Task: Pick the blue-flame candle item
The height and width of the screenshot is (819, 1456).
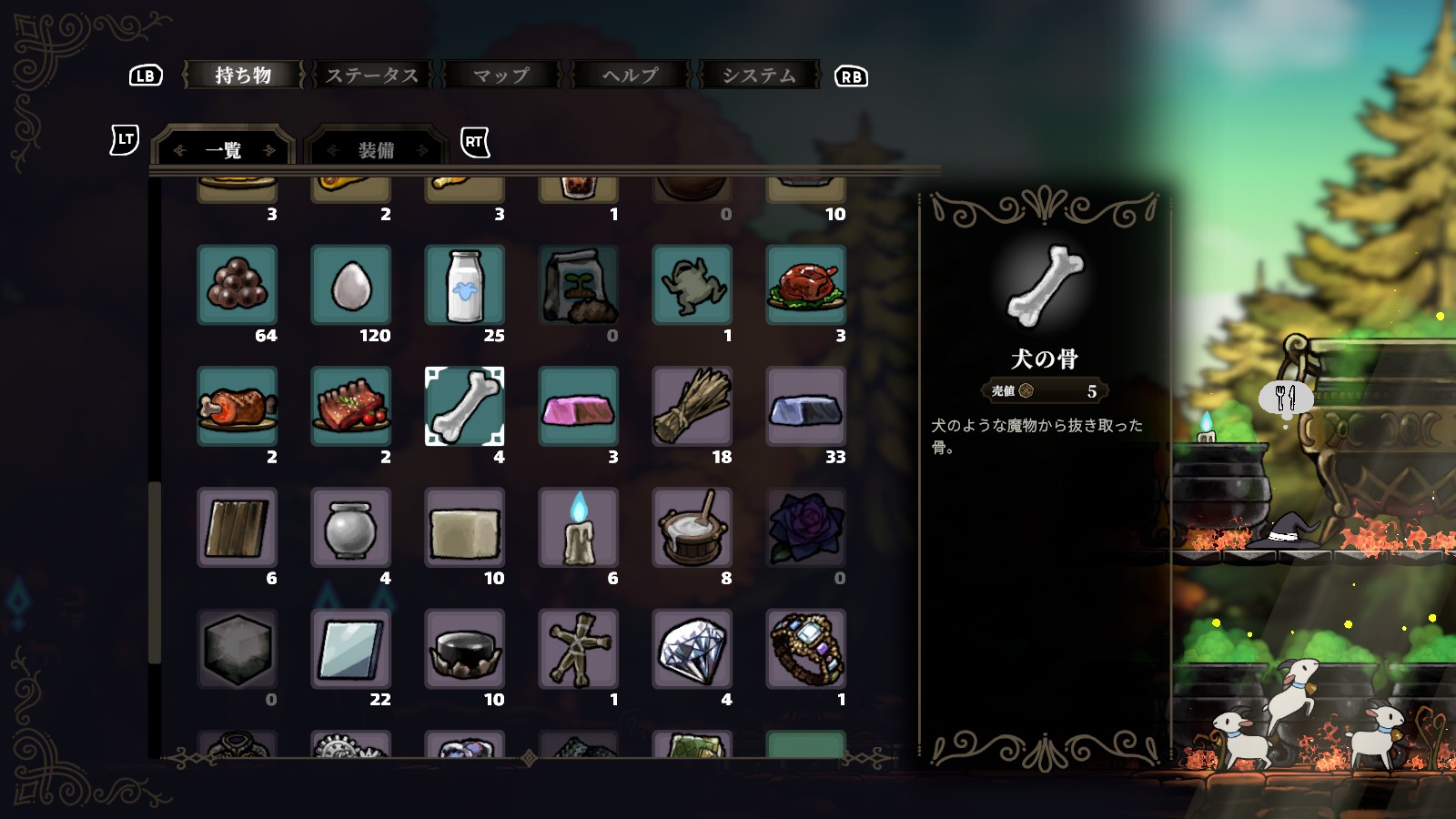Action: tap(578, 527)
